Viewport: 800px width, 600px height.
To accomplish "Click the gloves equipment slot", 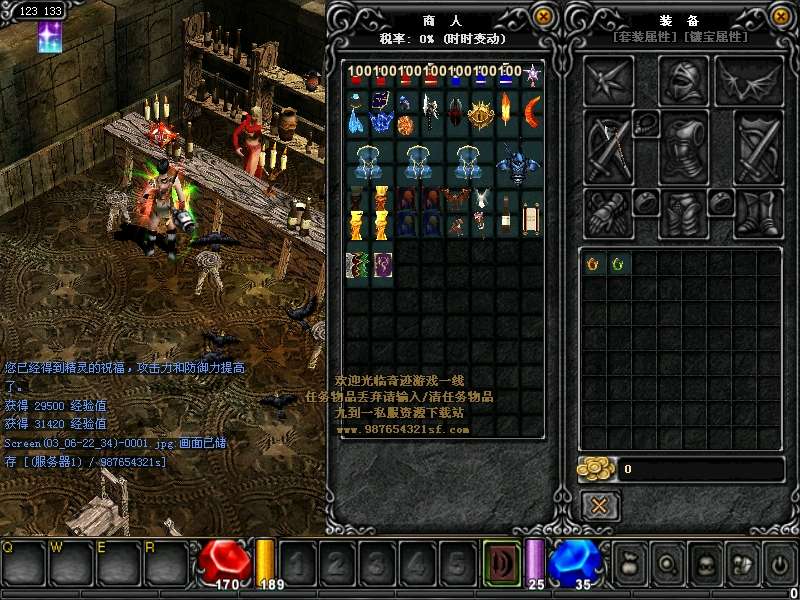I will point(607,212).
